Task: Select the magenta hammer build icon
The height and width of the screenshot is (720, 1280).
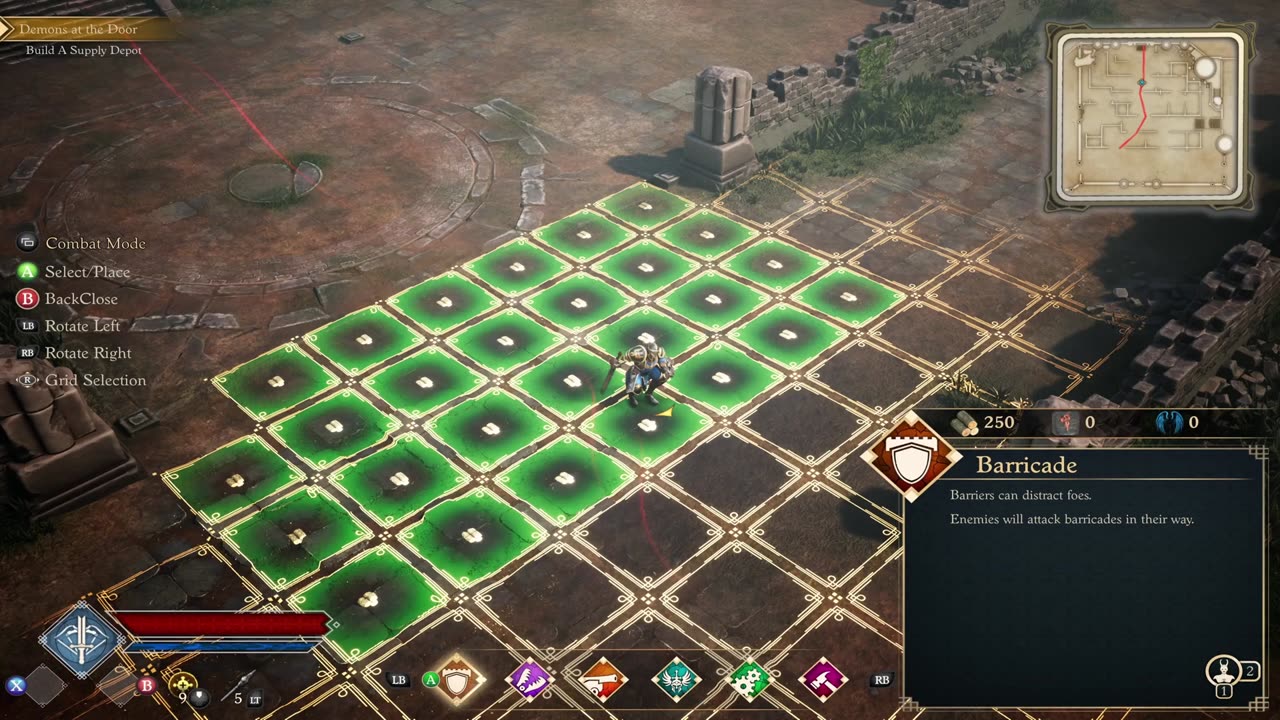Action: pyautogui.click(x=823, y=680)
